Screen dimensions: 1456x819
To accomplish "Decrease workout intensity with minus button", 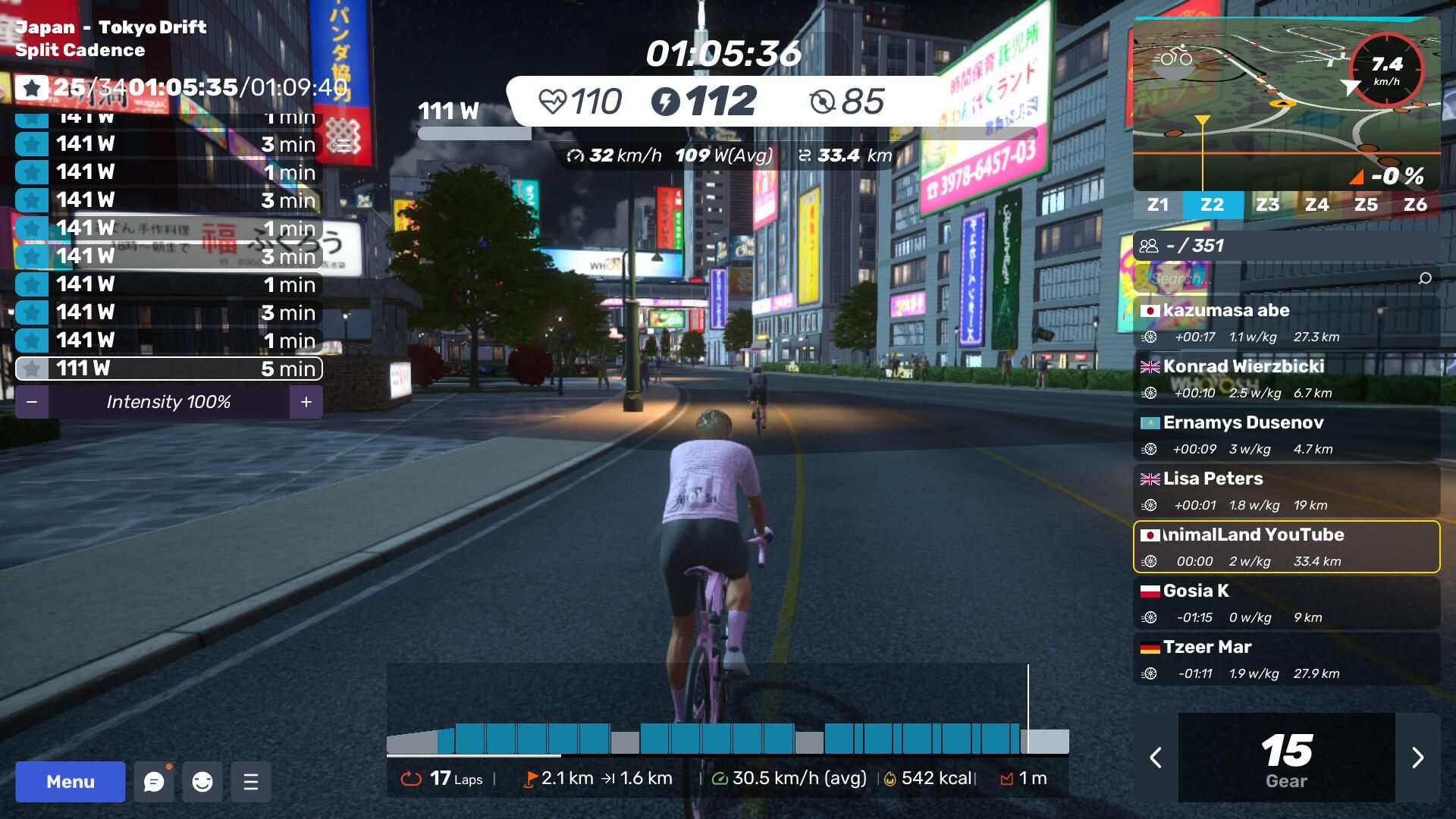I will pyautogui.click(x=32, y=402).
